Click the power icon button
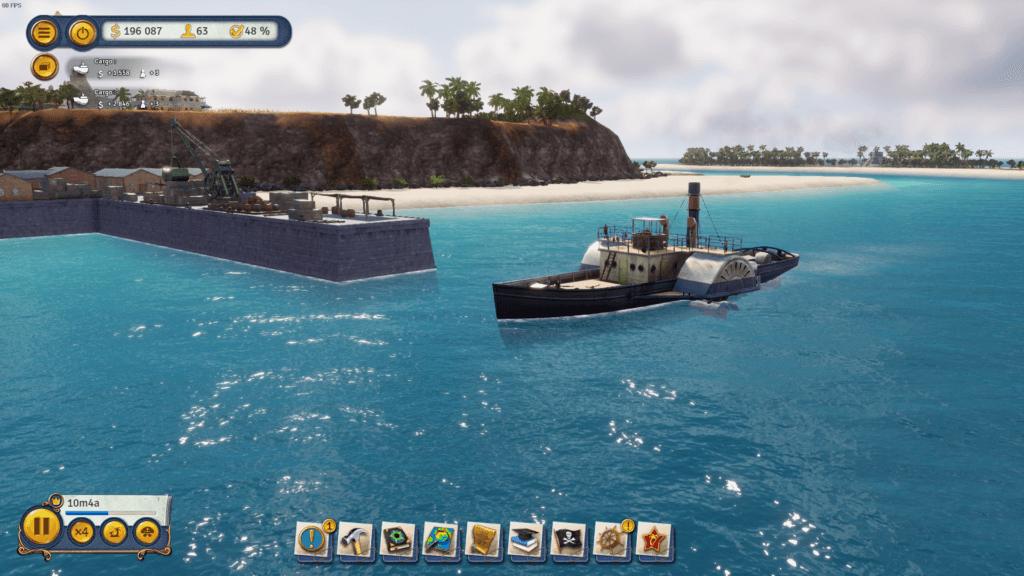This screenshot has width=1024, height=576. click(x=82, y=33)
